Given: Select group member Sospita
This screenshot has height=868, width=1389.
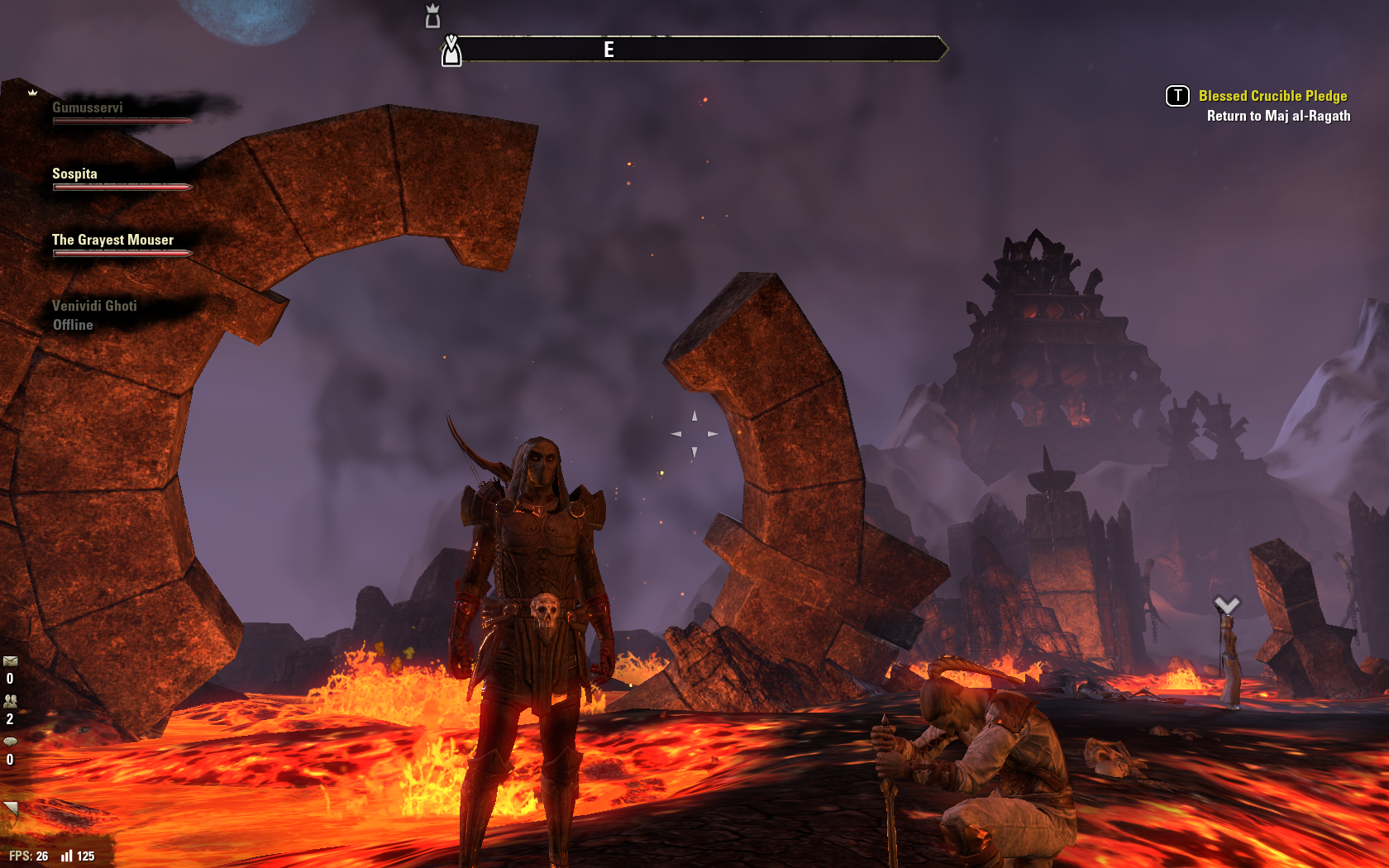Looking at the screenshot, I should coord(74,174).
